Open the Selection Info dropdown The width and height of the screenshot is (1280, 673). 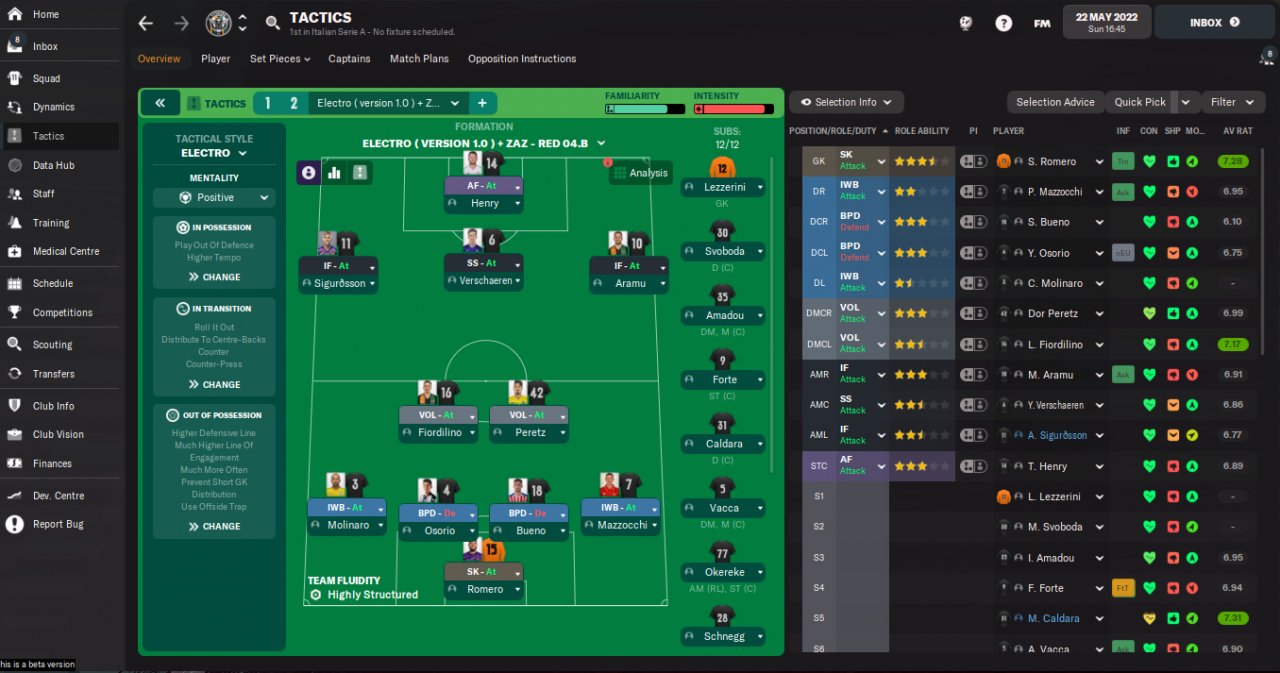coord(846,102)
